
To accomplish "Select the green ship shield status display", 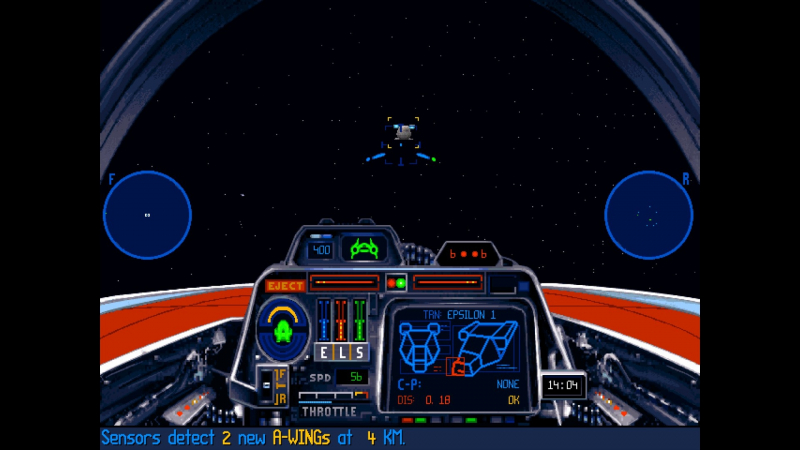I will coord(283,330).
